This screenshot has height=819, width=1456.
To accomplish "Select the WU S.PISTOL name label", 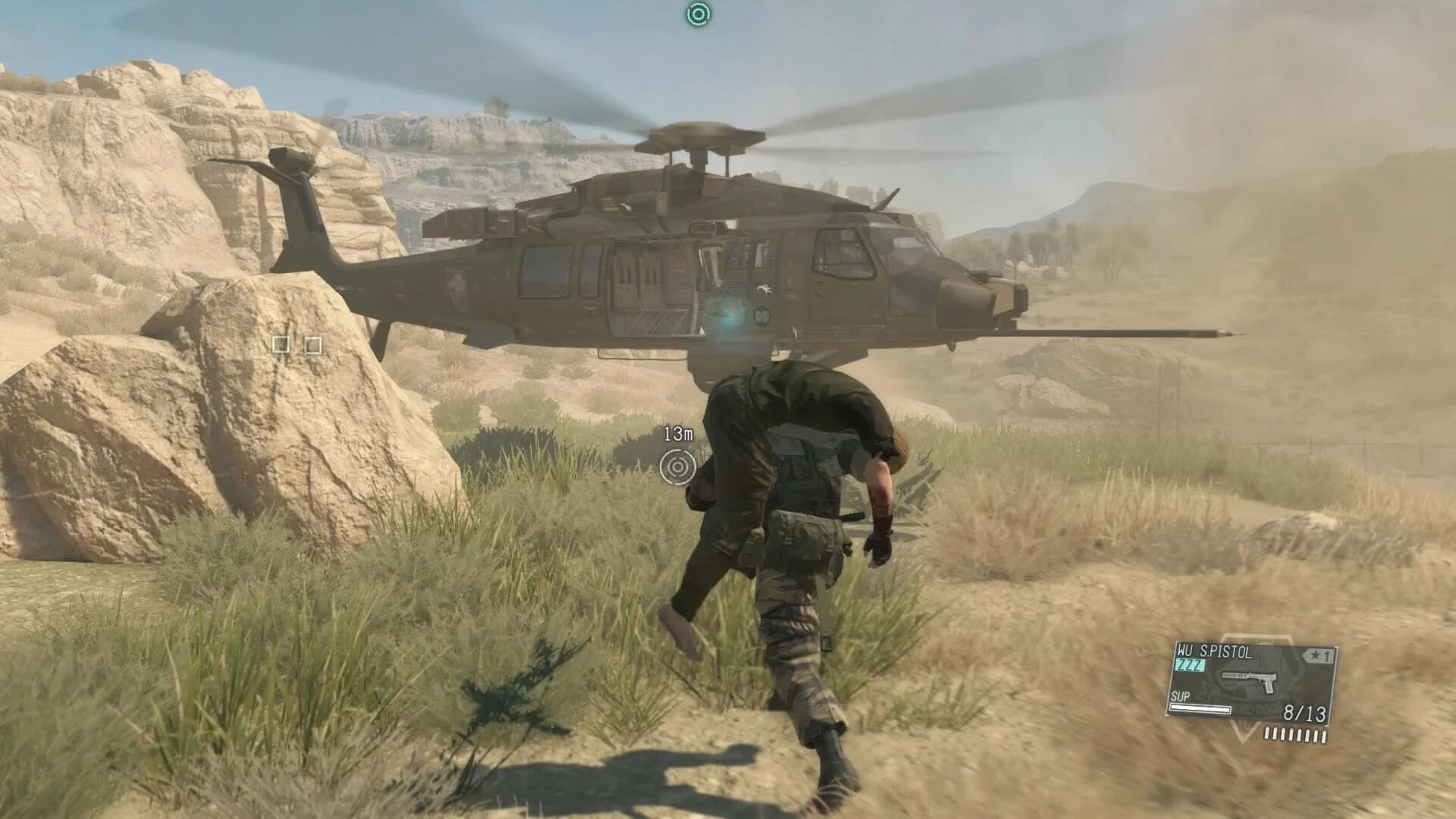I will pos(1215,651).
